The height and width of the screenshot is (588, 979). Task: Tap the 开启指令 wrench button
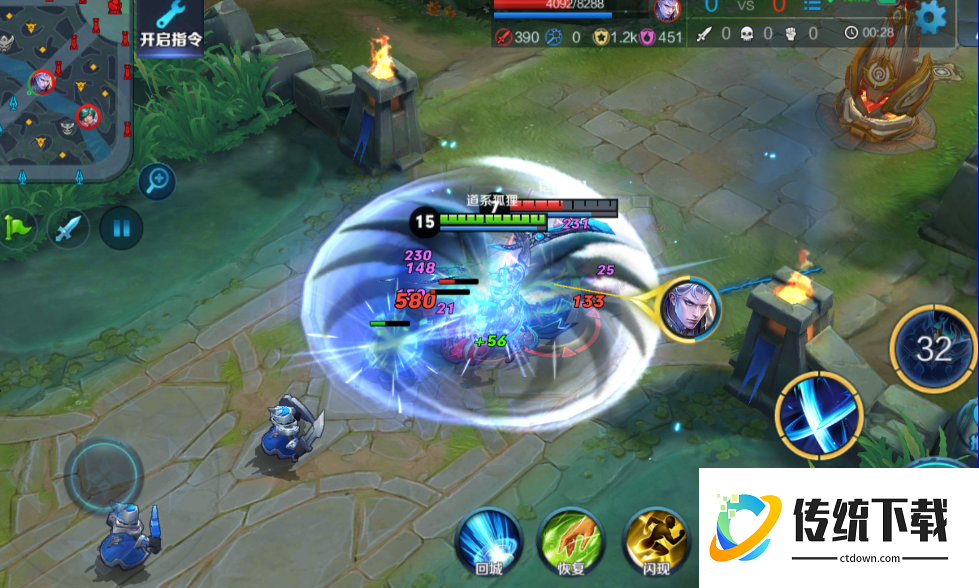[x=170, y=27]
